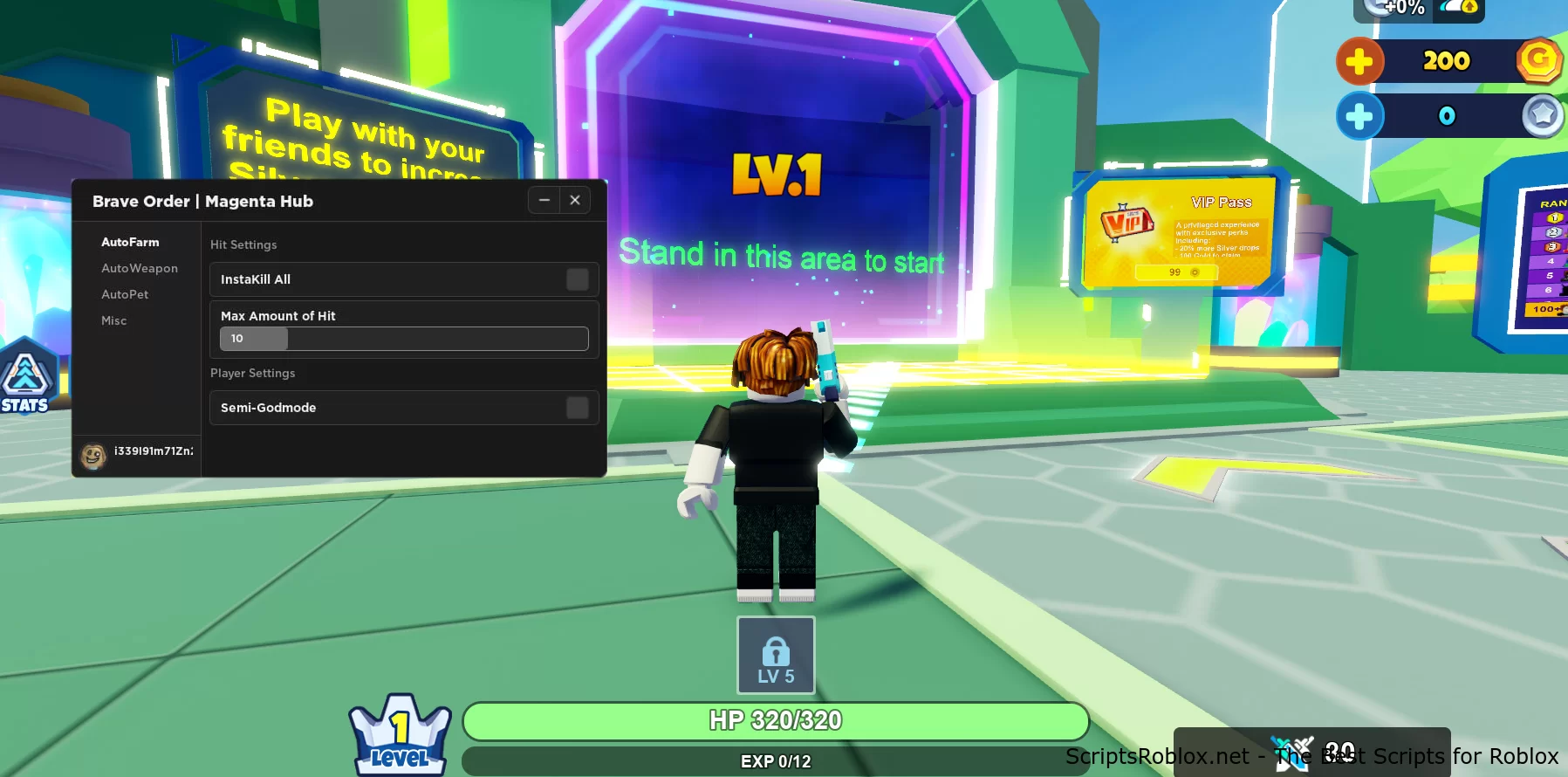
Task: Select the gold G coin icon
Action: 1538,61
